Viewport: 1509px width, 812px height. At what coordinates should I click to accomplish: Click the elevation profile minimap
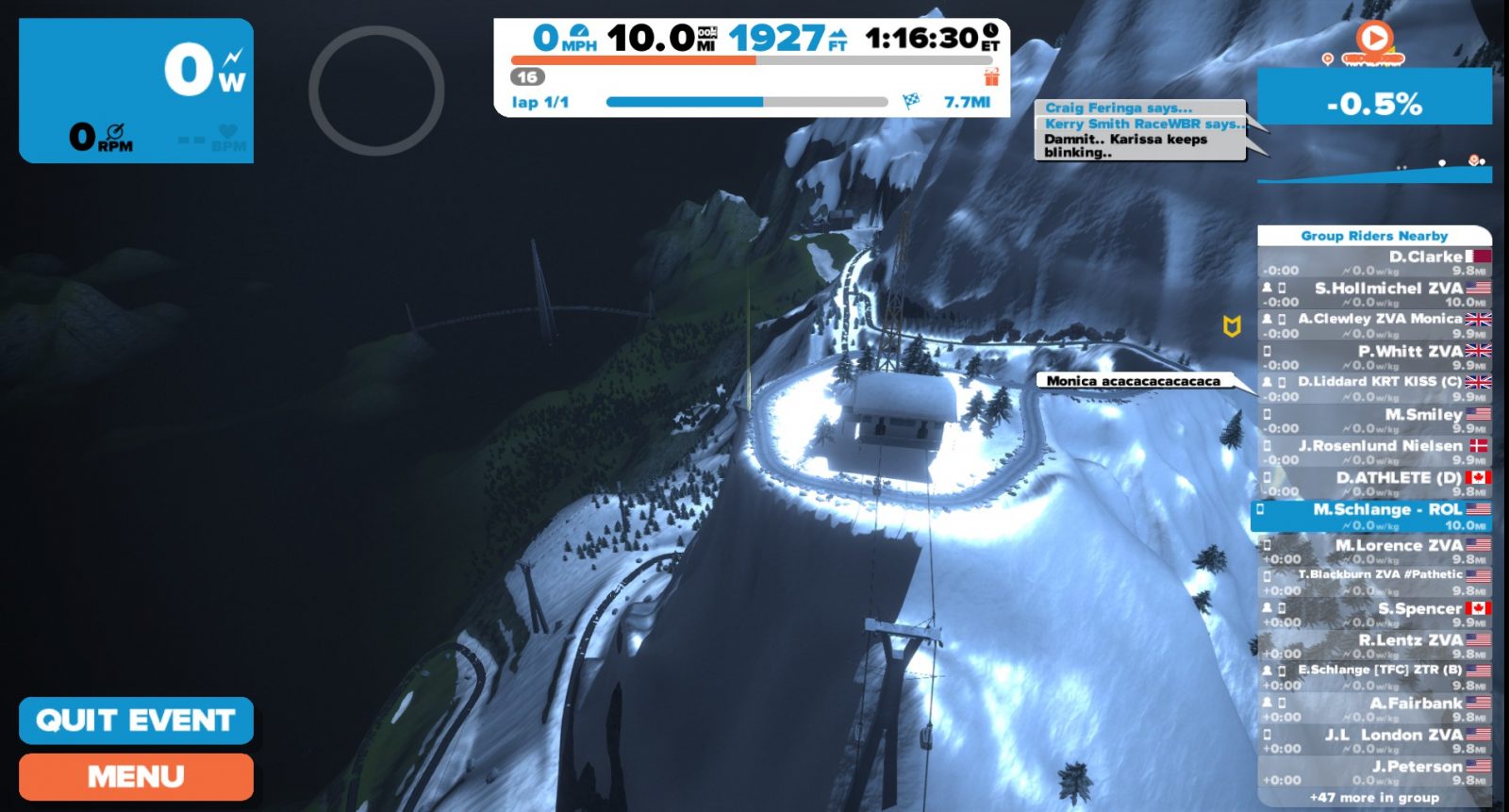[1374, 168]
